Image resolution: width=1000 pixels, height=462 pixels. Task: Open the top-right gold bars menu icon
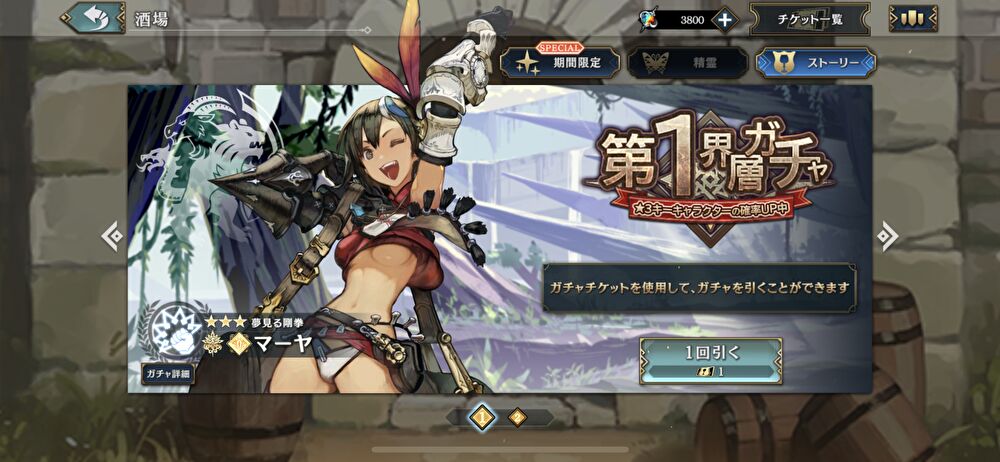(x=913, y=18)
